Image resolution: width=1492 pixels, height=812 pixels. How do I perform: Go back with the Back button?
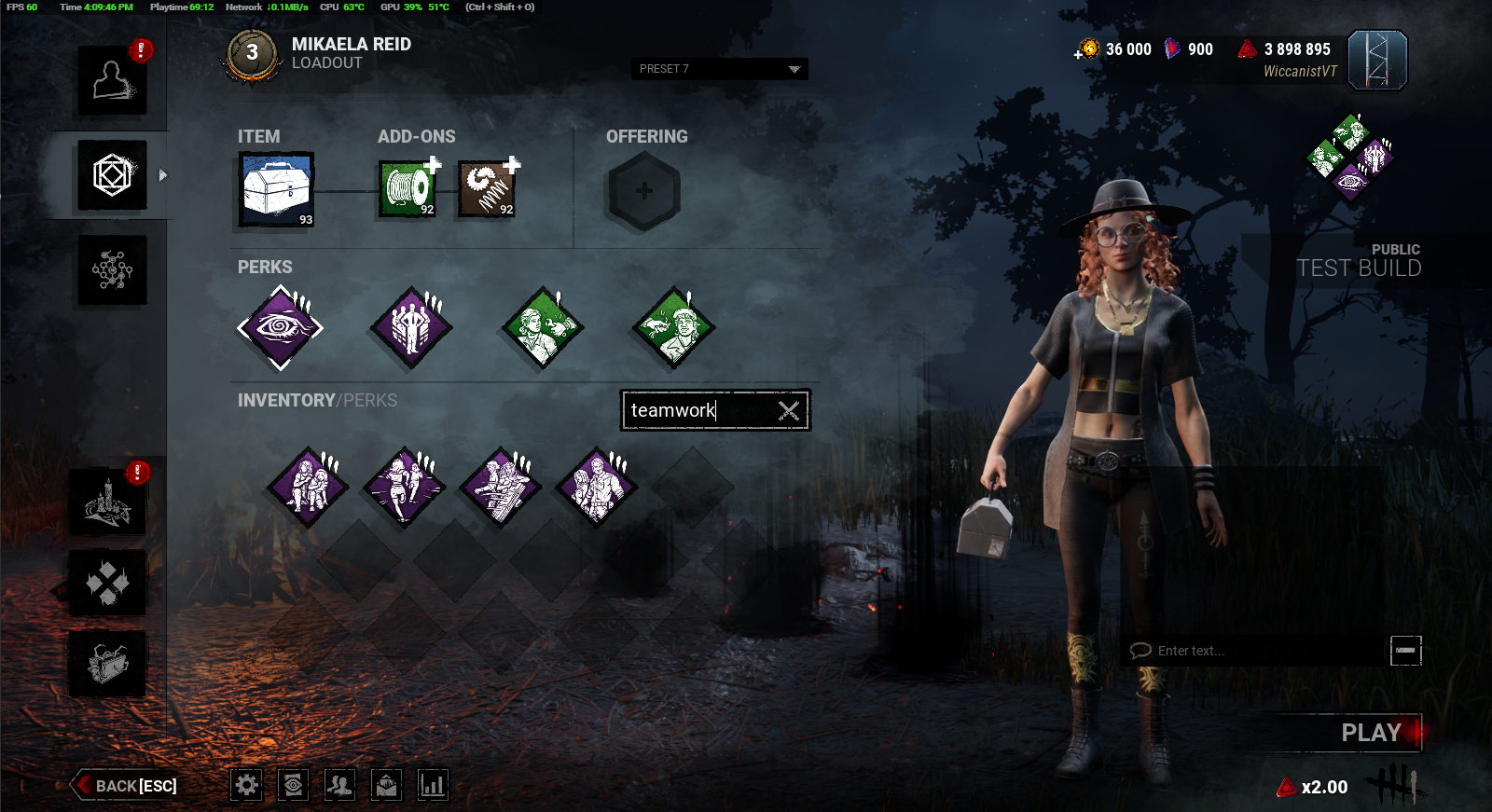tap(127, 786)
